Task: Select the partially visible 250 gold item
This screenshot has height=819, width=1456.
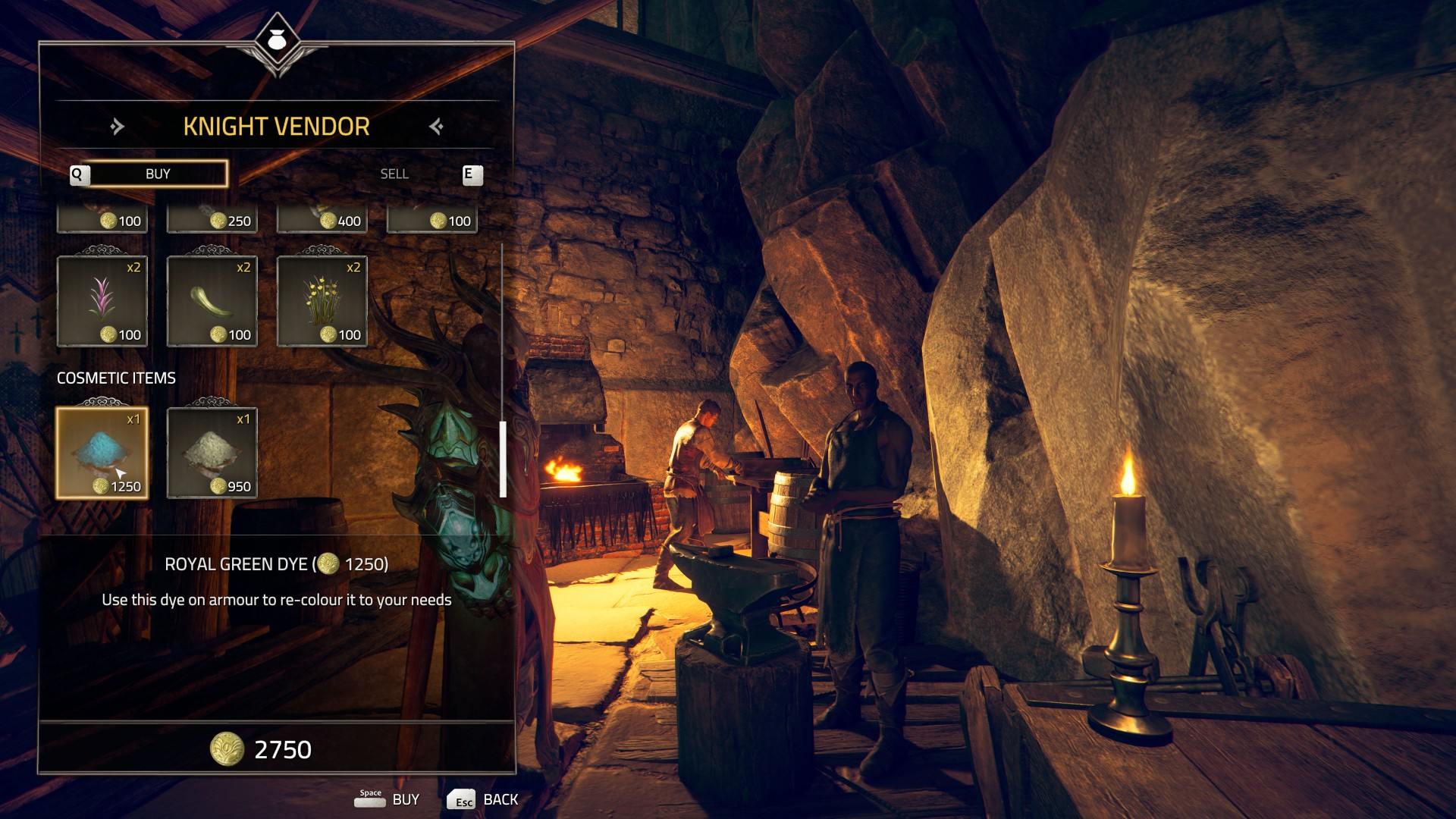Action: [x=212, y=219]
